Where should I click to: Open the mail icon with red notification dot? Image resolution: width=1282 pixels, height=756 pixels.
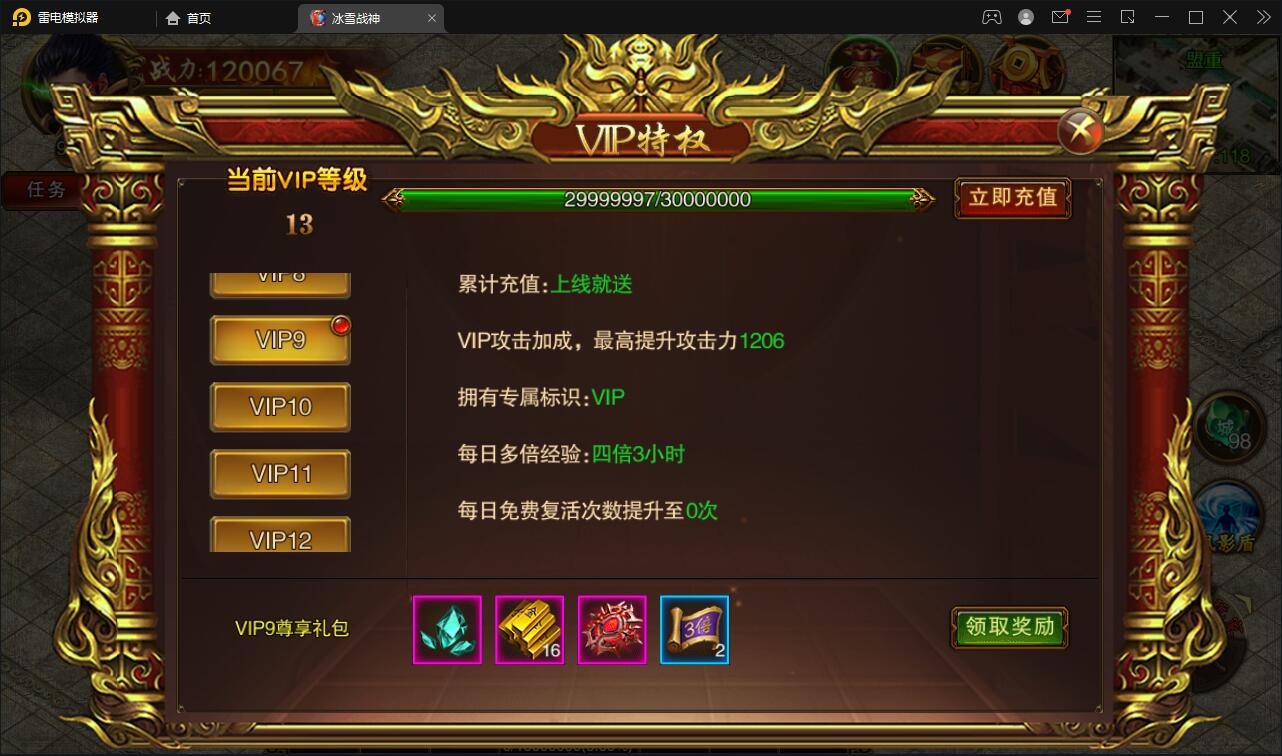pyautogui.click(x=1060, y=17)
